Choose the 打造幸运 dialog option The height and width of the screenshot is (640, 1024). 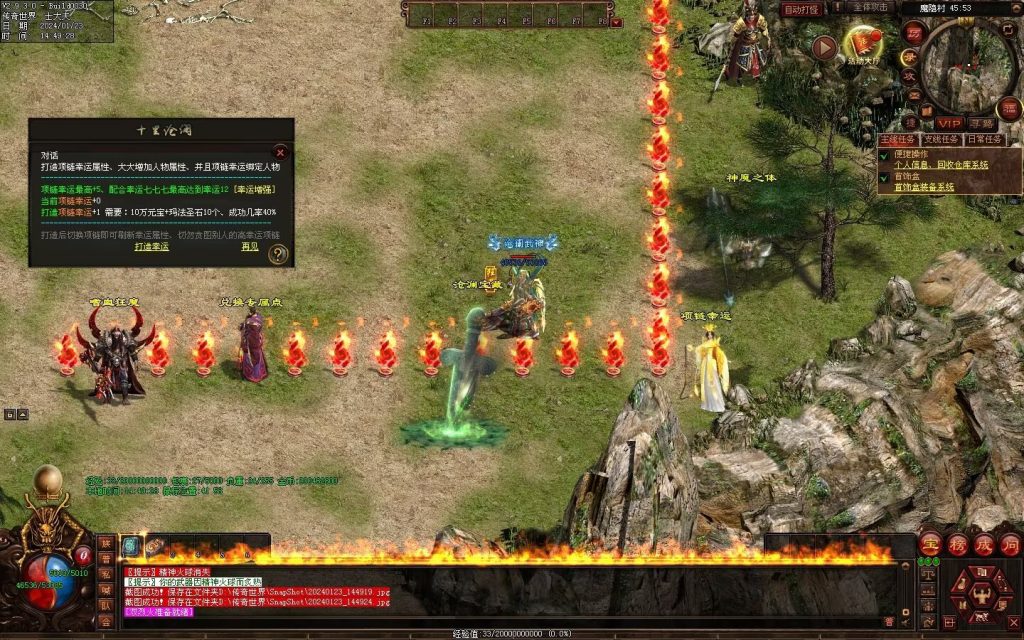pos(152,246)
